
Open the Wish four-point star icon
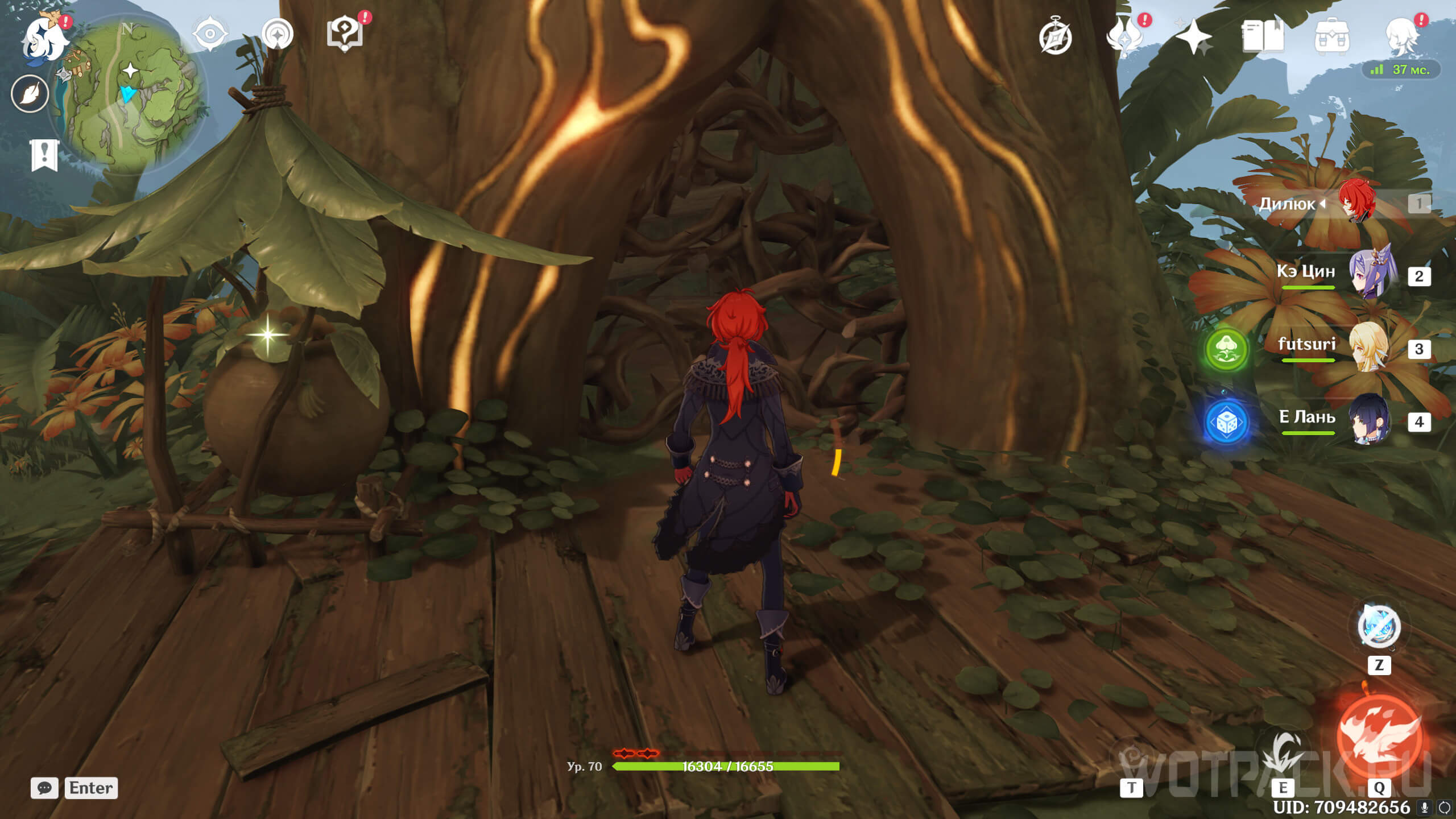point(1193,36)
